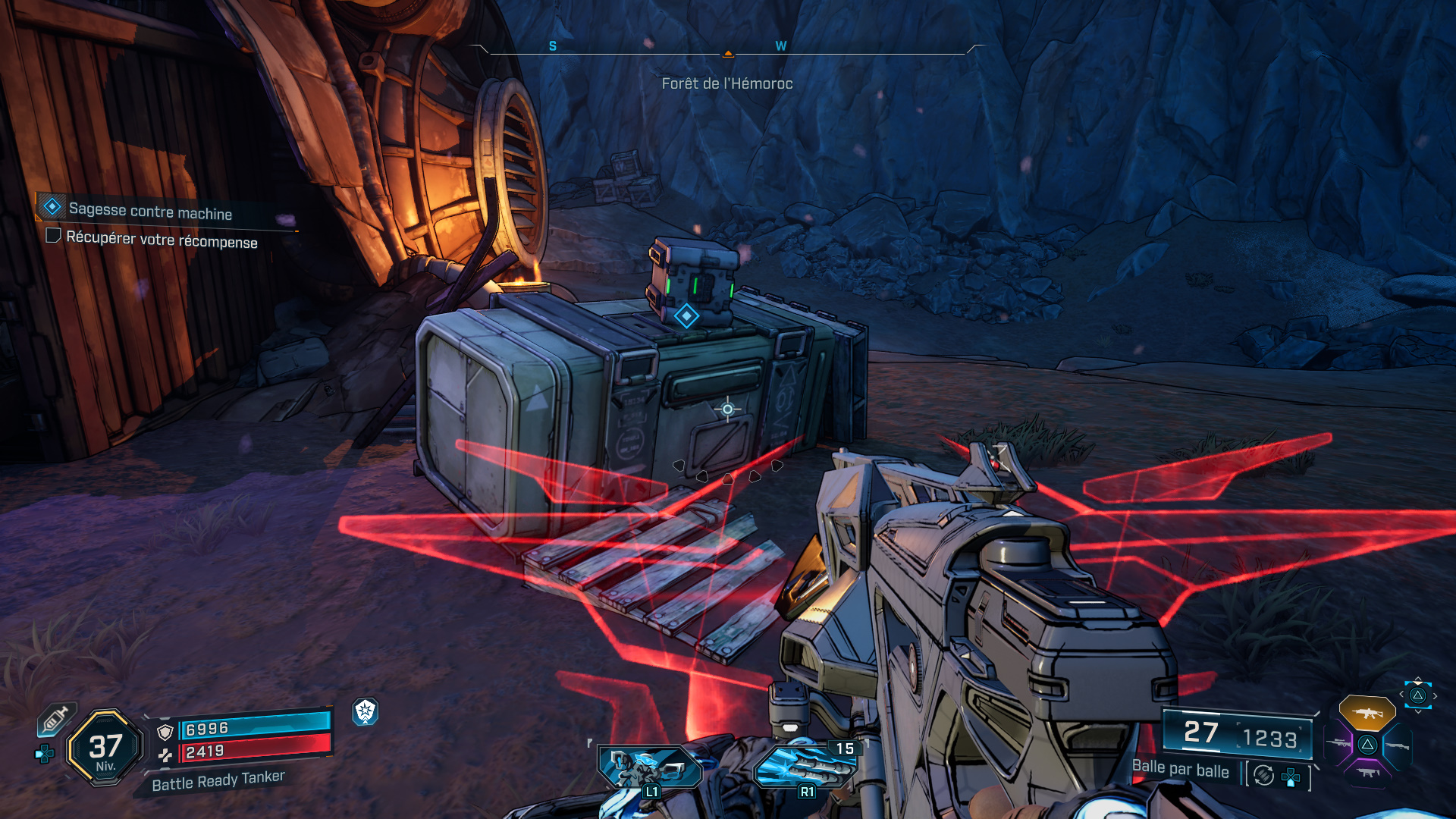Switch to the purple sniper rifle slot
This screenshot has height=819, width=1456.
pos(1338,744)
